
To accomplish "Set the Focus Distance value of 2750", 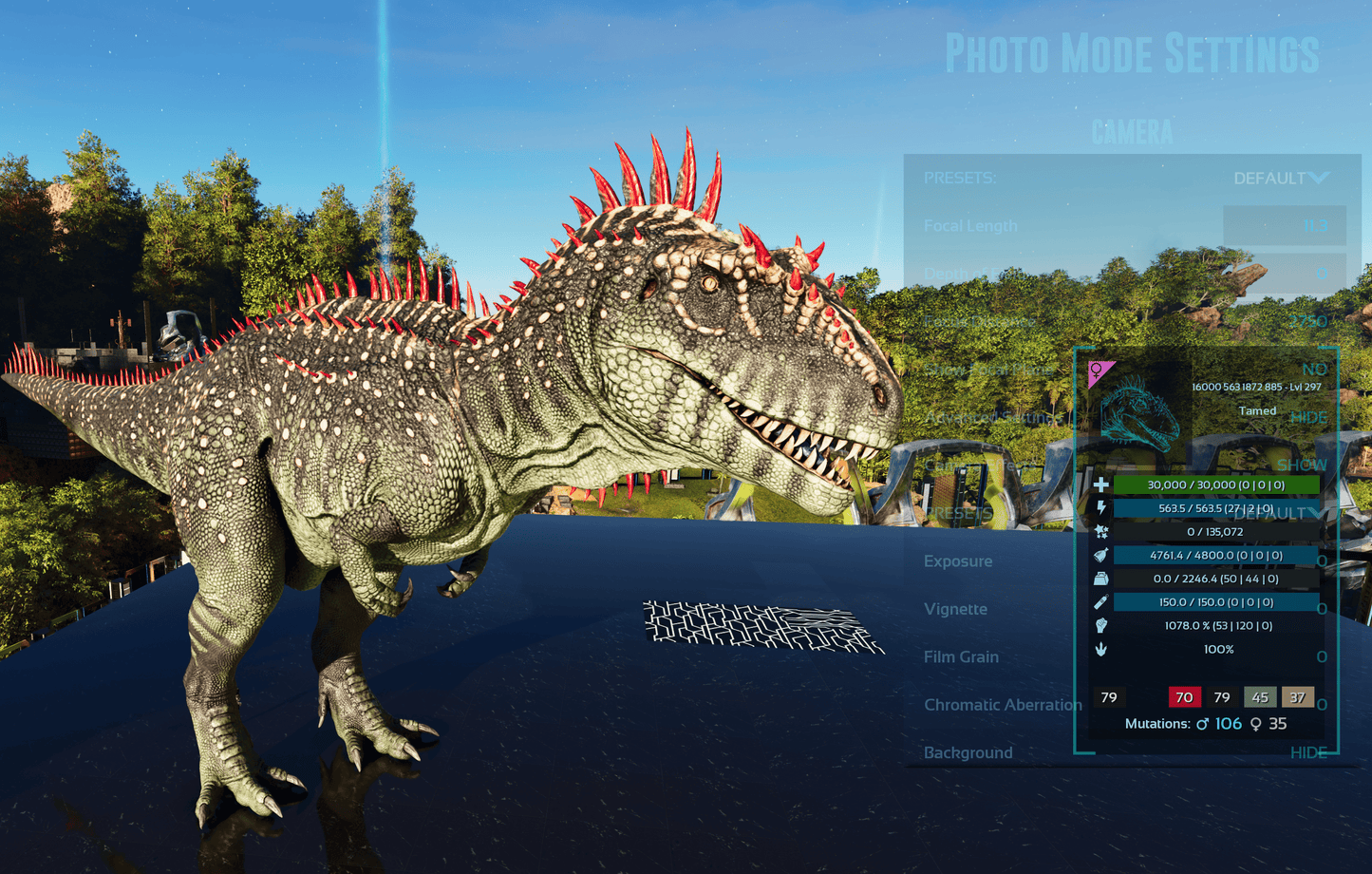I will (x=1307, y=322).
